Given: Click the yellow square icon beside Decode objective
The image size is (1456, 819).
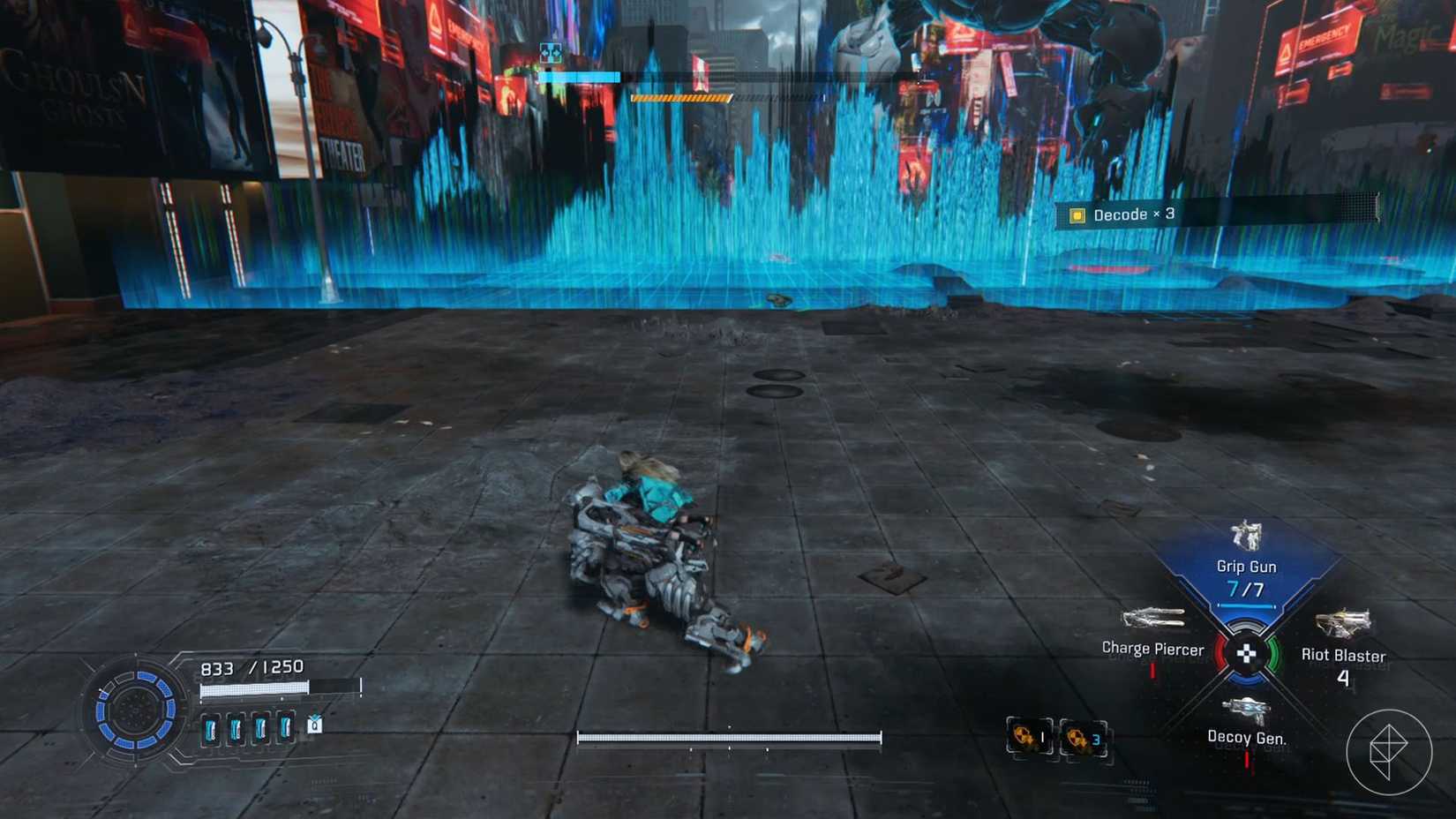Looking at the screenshot, I should coord(1076,214).
